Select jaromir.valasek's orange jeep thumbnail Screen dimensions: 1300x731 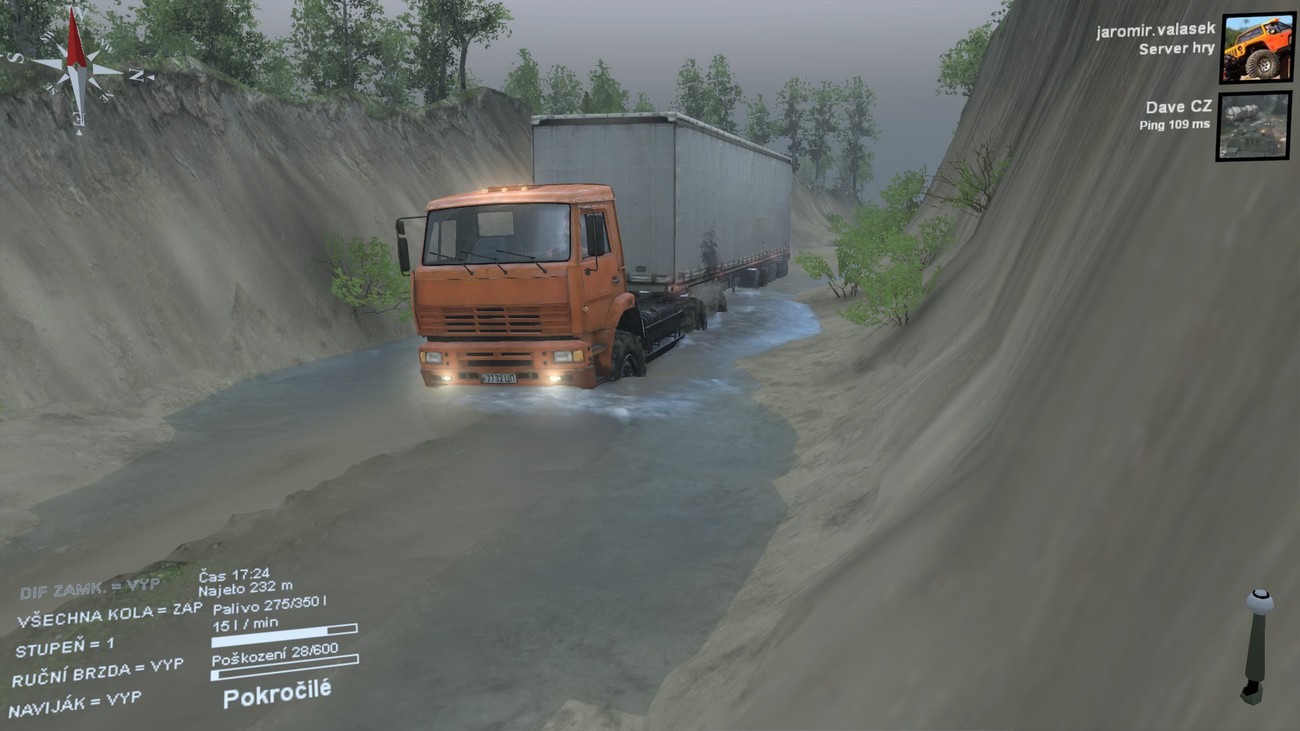tap(1256, 48)
